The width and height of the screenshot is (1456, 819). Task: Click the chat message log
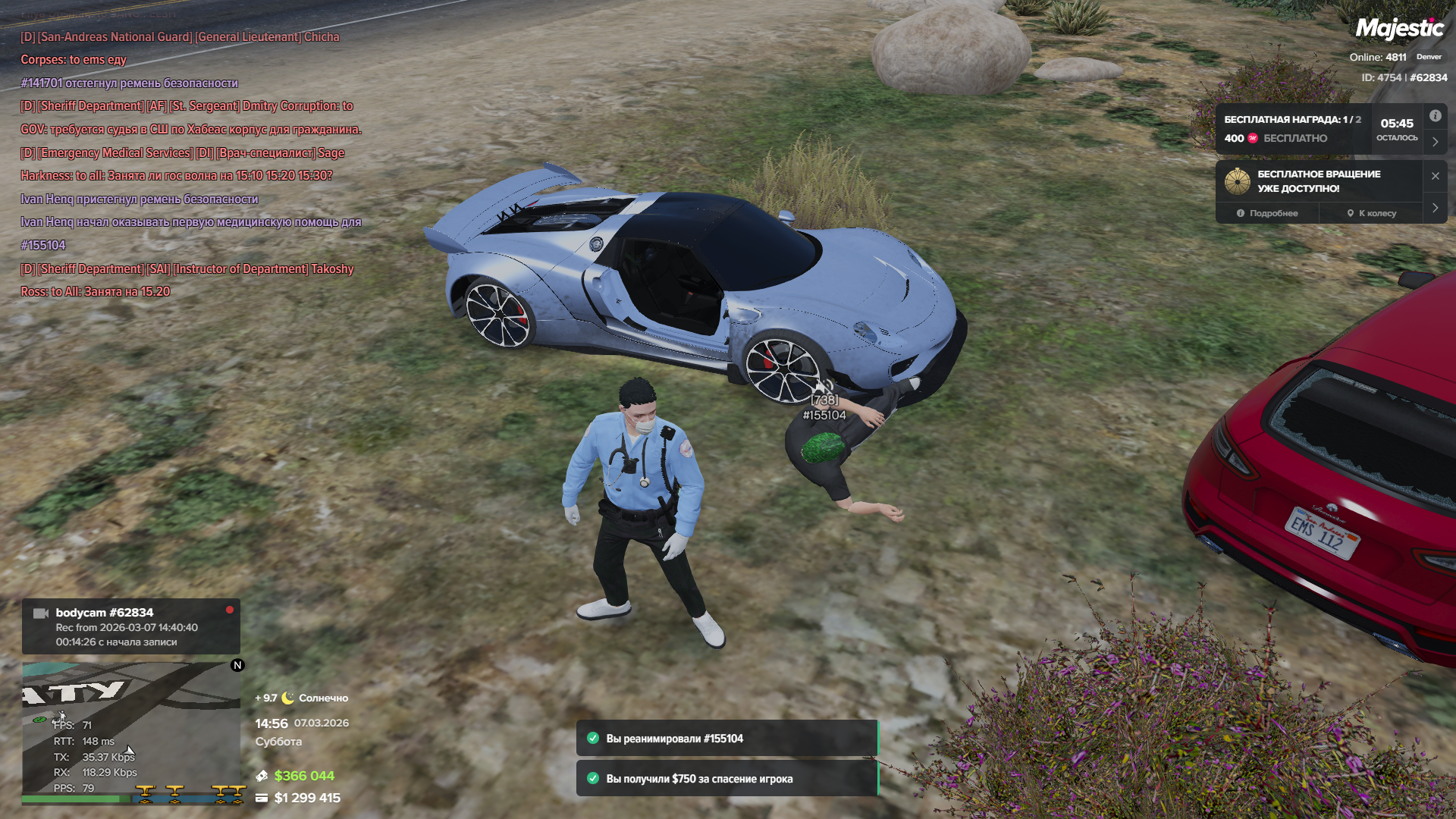click(x=190, y=163)
